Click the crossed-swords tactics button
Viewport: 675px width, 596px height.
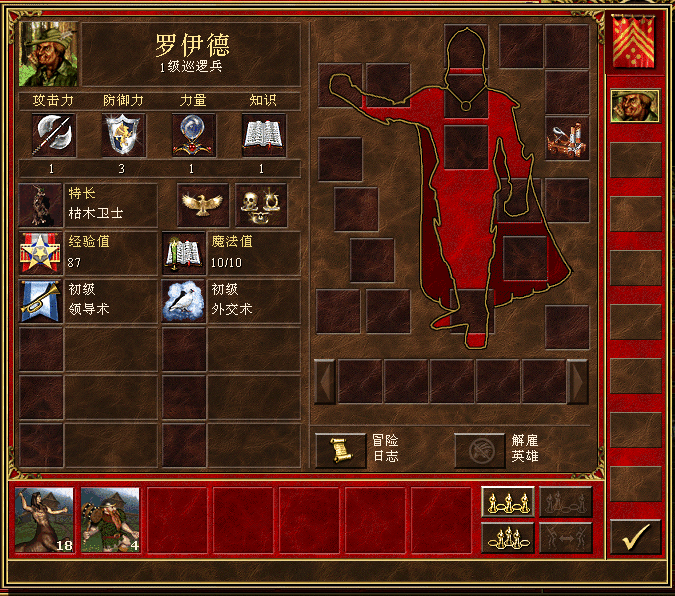[x=566, y=502]
